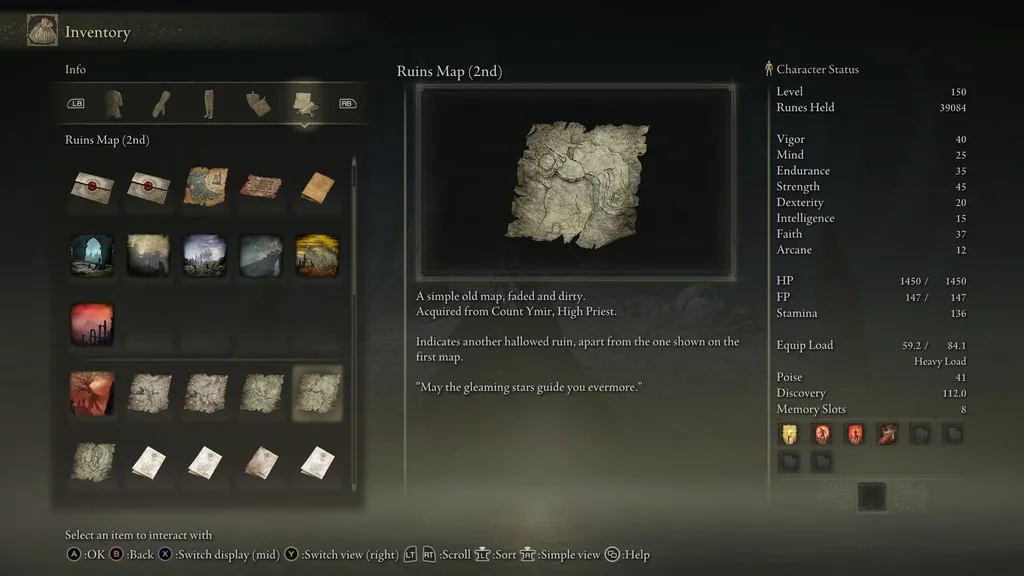Image resolution: width=1024 pixels, height=576 pixels.
Task: Select the golden status effect icon
Action: click(789, 433)
